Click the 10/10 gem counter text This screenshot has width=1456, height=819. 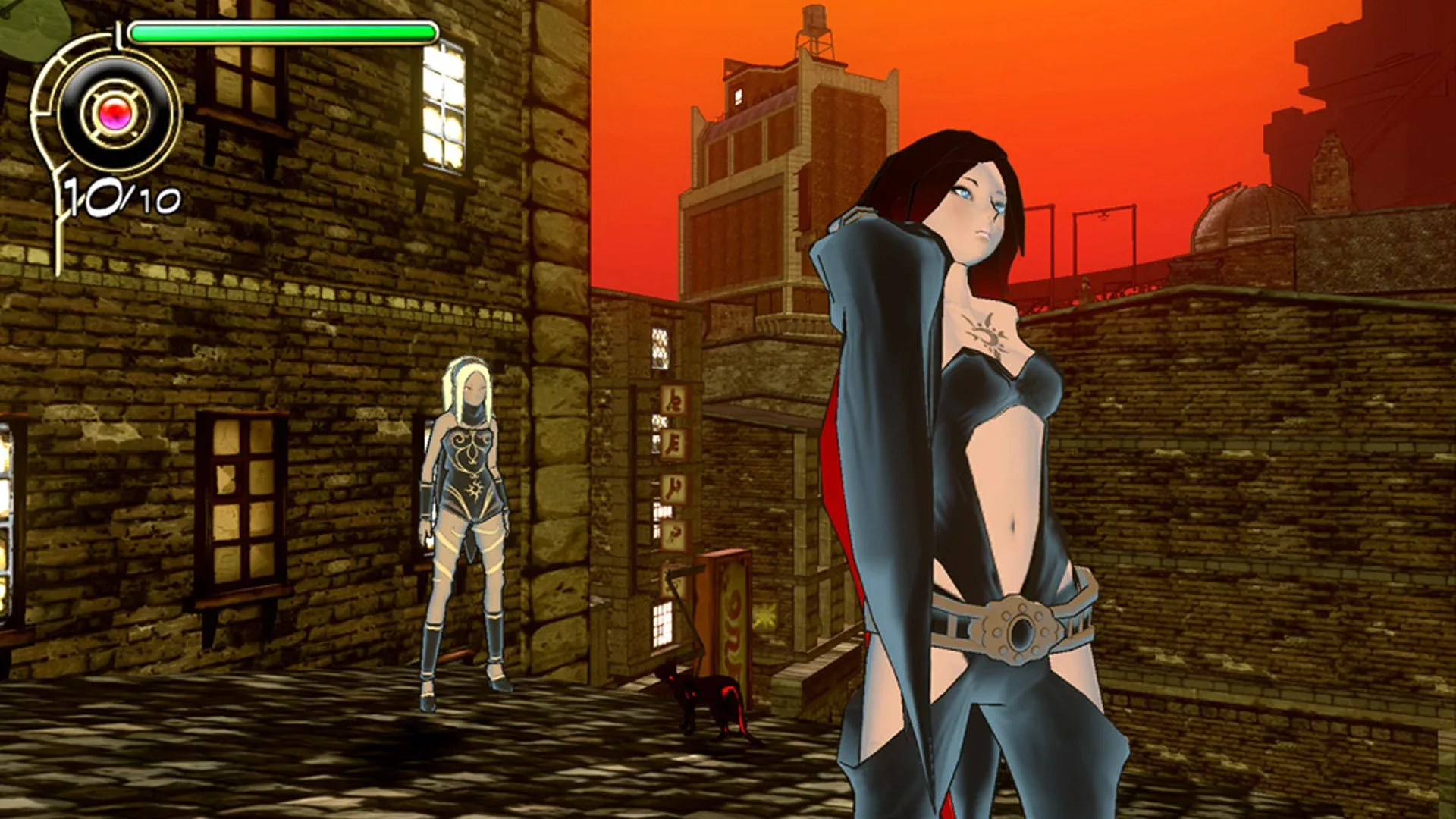(121, 197)
